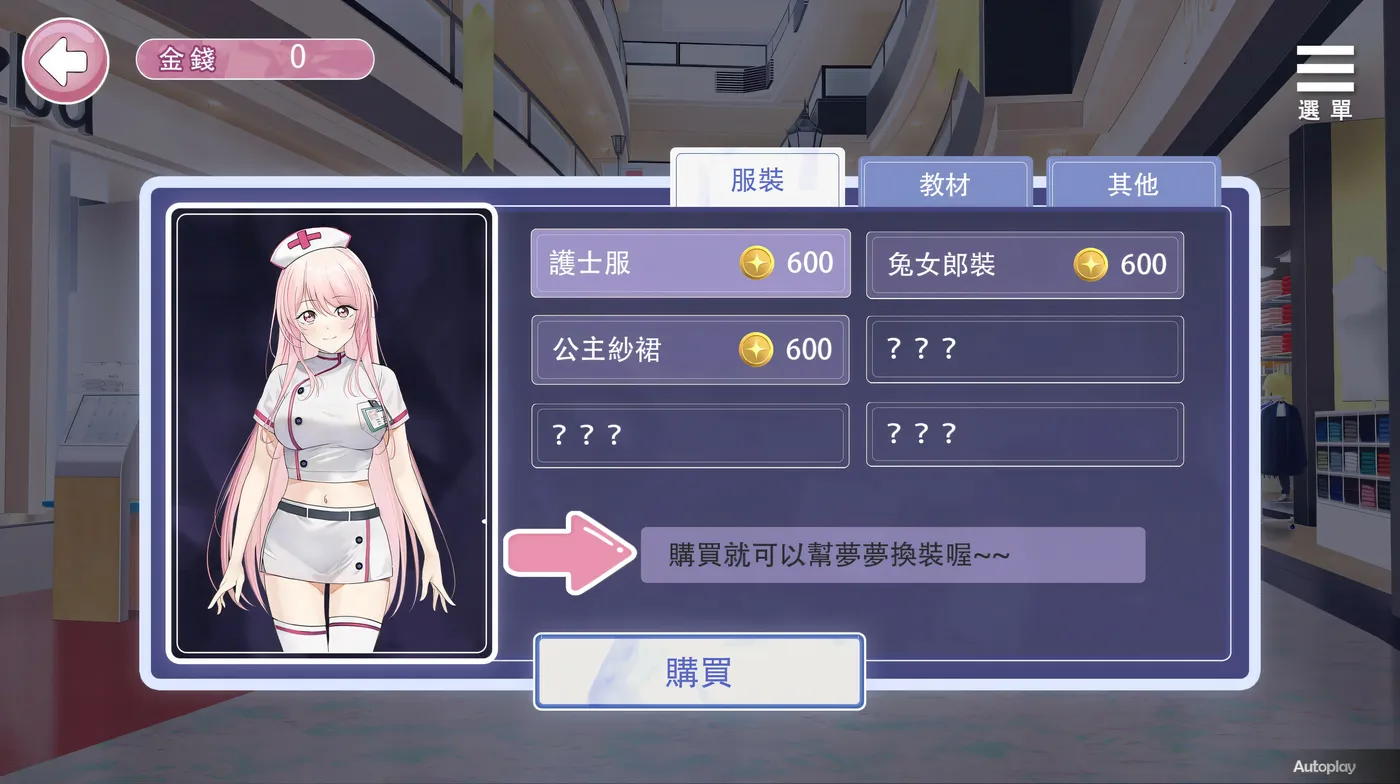Switch to the 教材 tab
Image resolution: width=1400 pixels, height=784 pixels.
(x=944, y=184)
